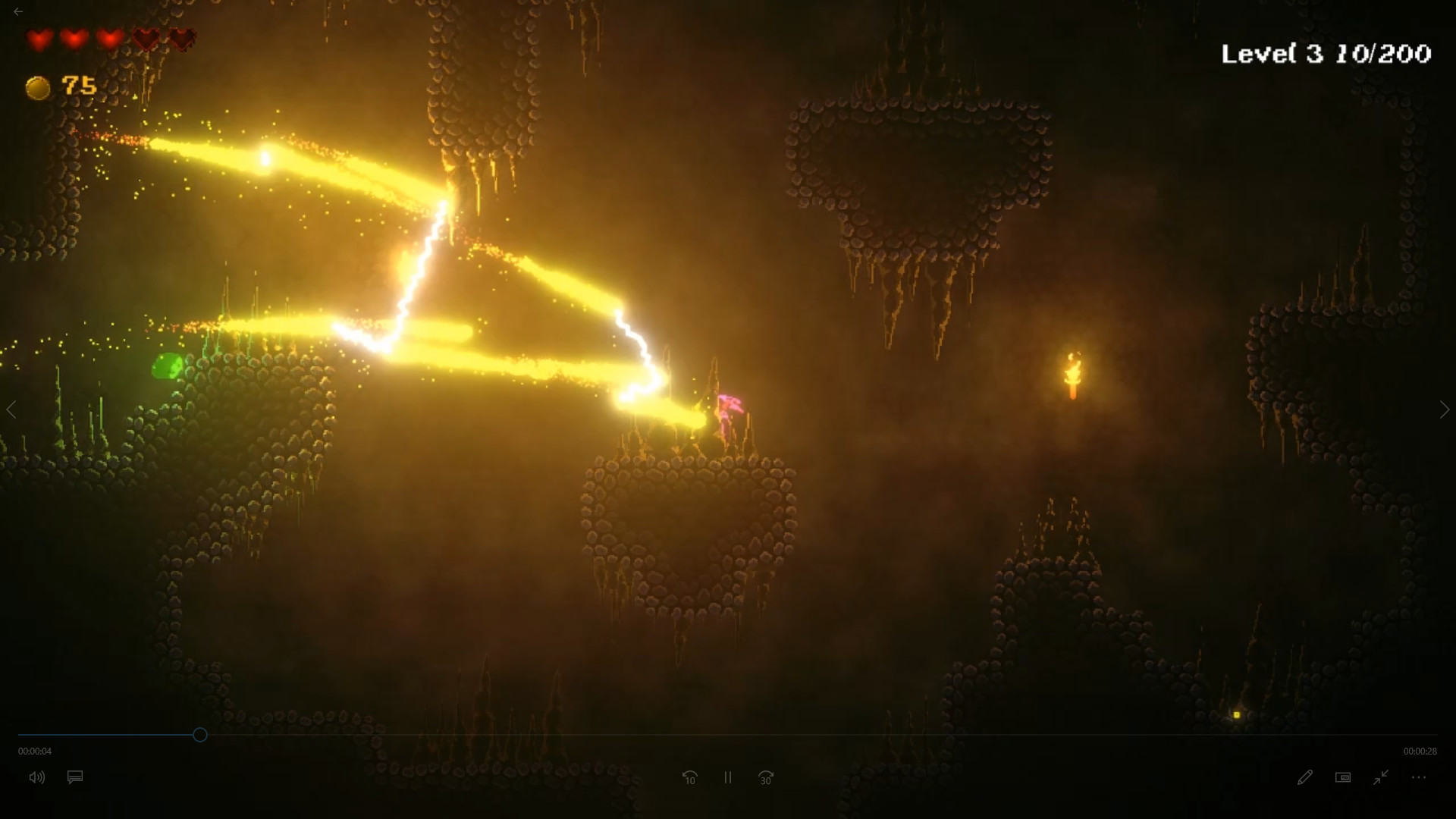Exit fullscreen with shrink arrows
Screen dimensions: 1456x819
[1381, 777]
